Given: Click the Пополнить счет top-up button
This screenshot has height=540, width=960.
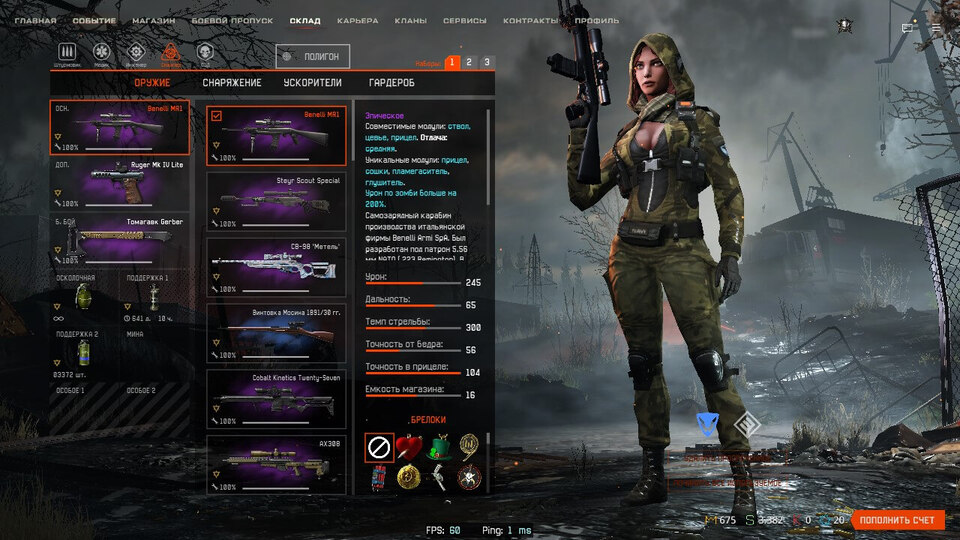Looking at the screenshot, I should pos(898,520).
